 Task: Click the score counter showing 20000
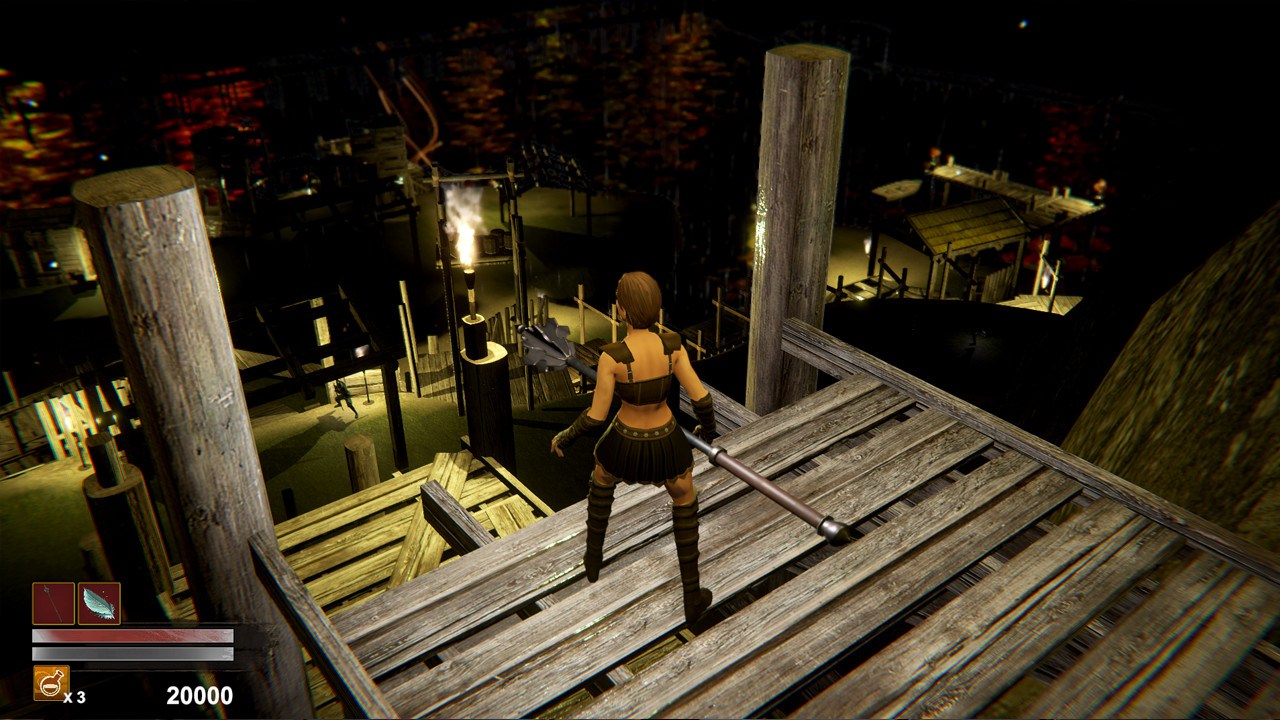(200, 693)
